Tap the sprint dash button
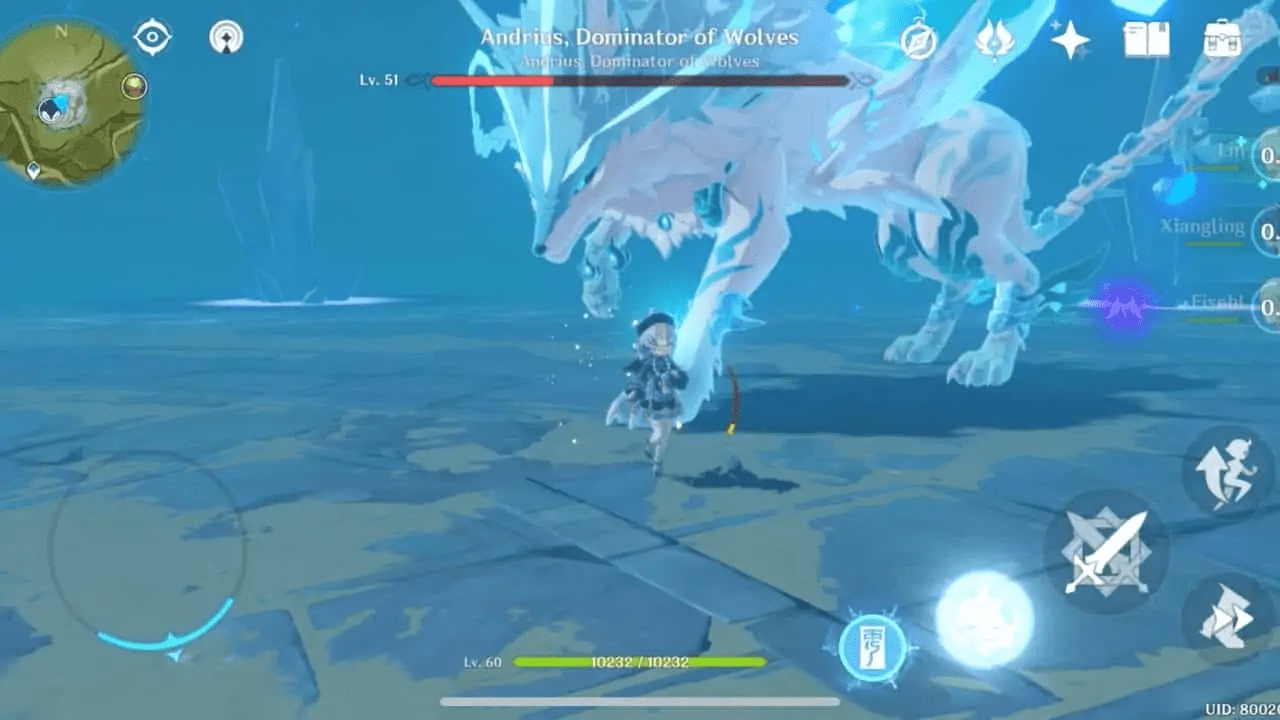Viewport: 1280px width, 720px height. point(1228,620)
